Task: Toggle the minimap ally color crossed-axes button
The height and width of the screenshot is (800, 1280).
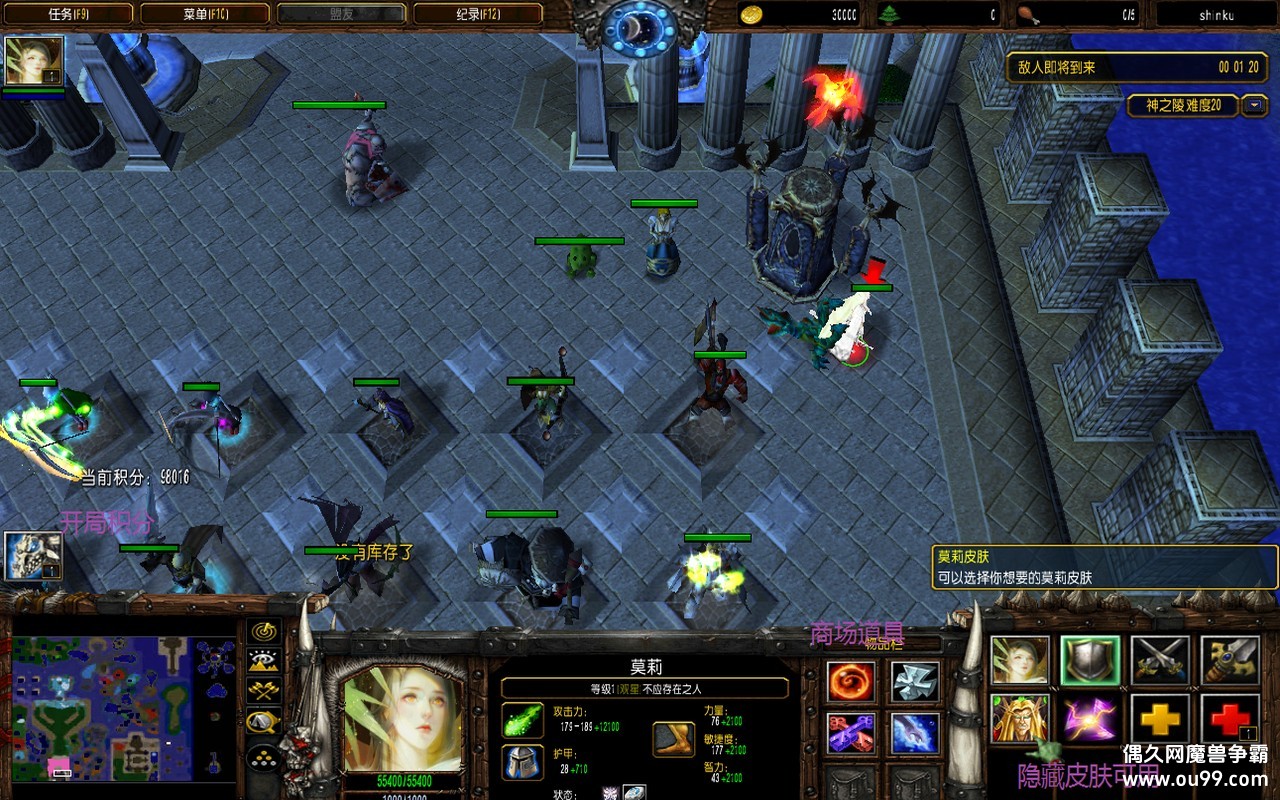Action: pos(264,691)
